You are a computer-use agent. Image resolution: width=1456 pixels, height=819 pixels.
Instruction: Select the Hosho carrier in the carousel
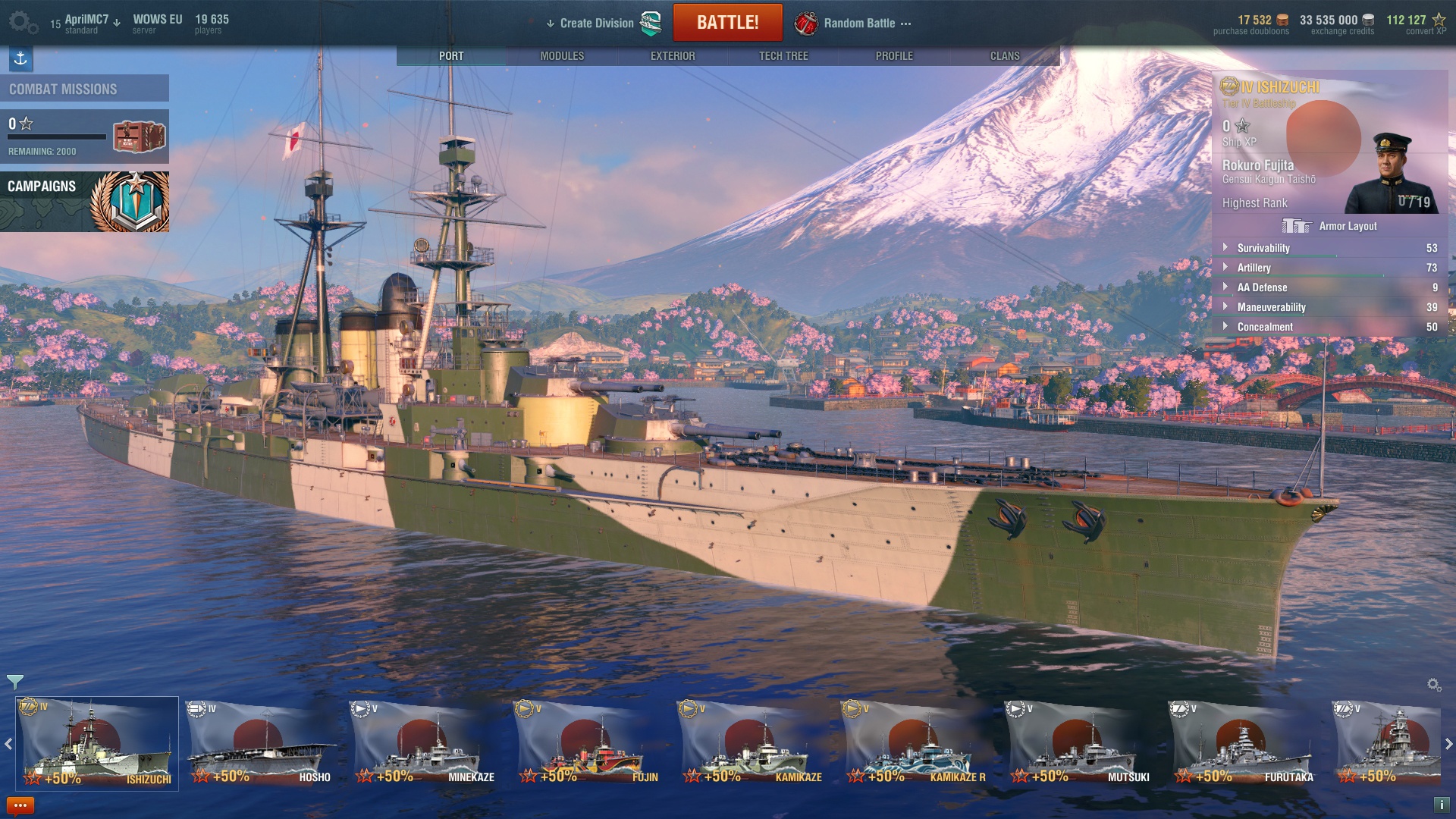[261, 744]
